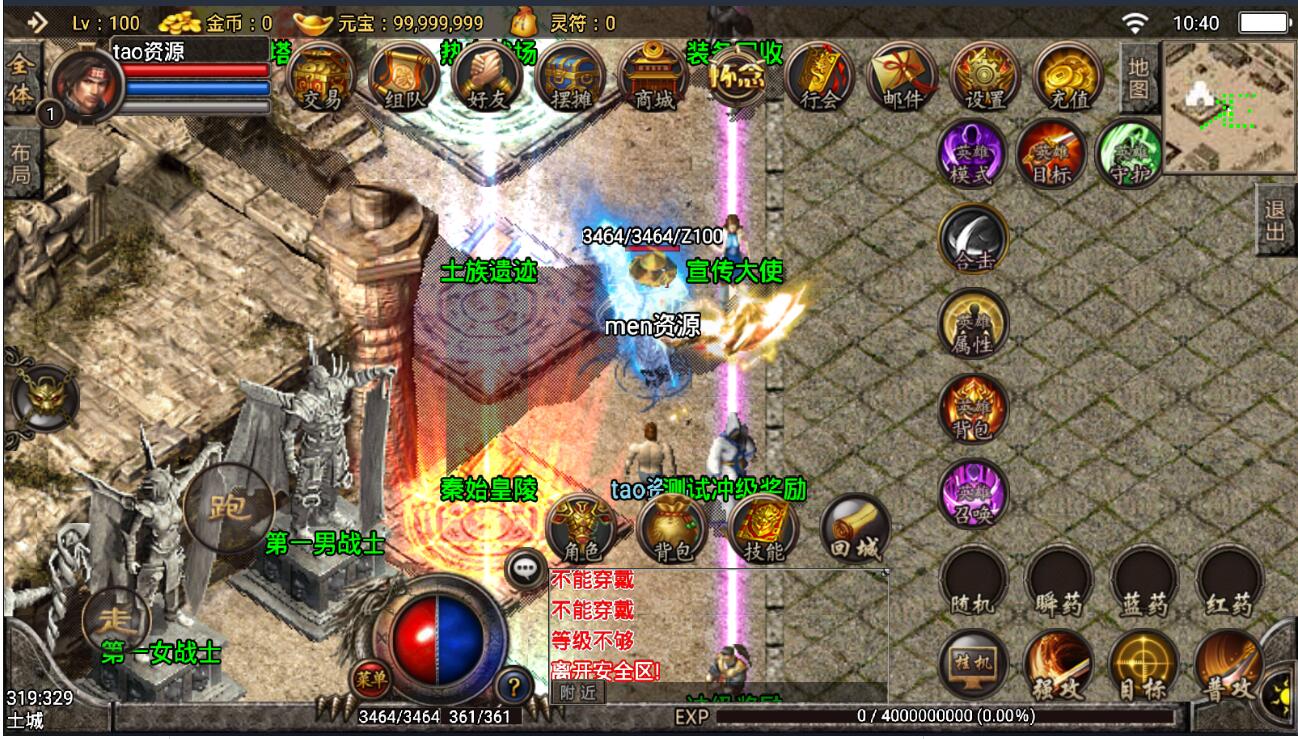The width and height of the screenshot is (1298, 739).
Task: Switch to the 跑 run mode
Action: pyautogui.click(x=229, y=508)
